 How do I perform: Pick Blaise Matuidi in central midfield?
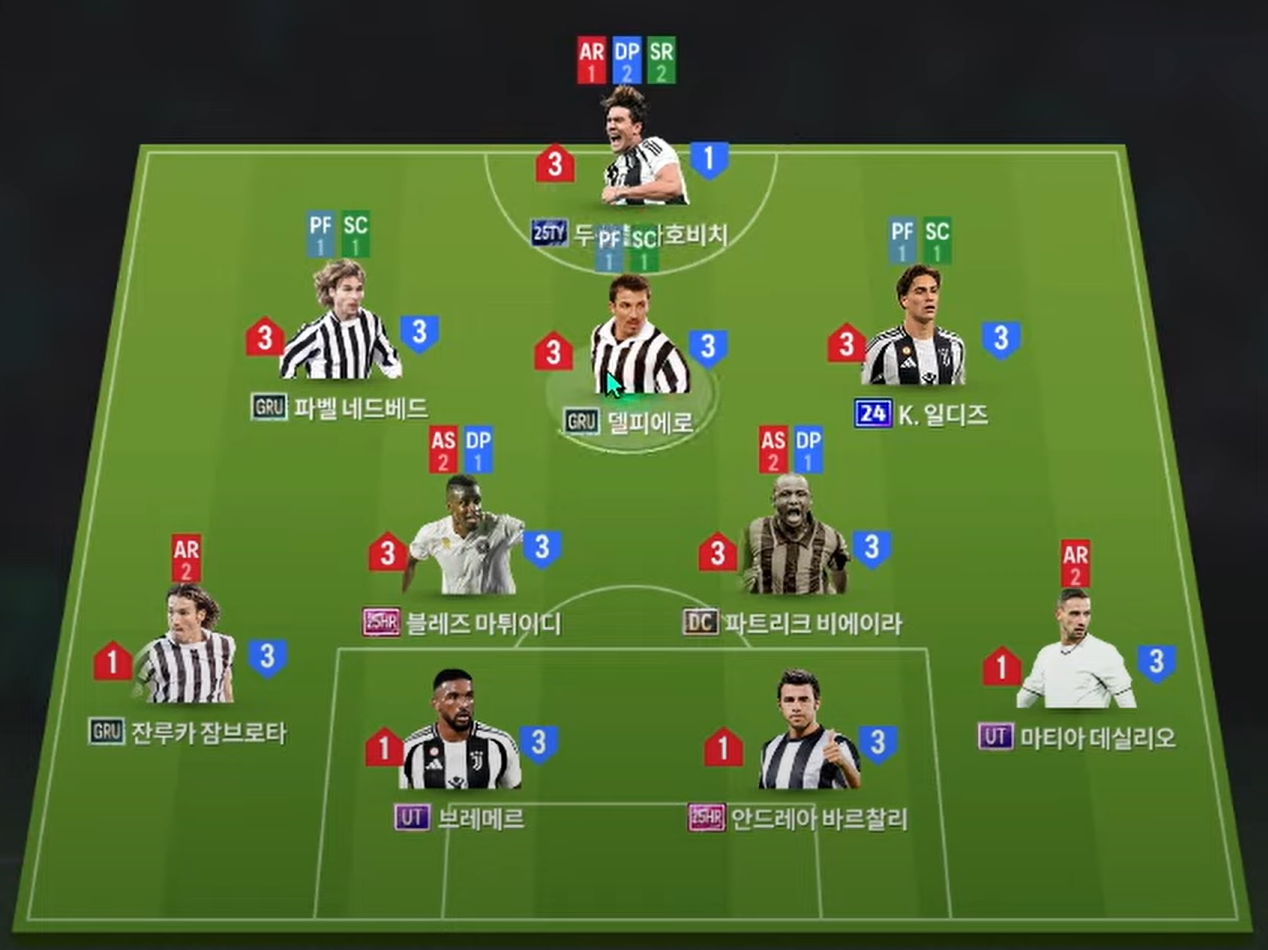[465, 540]
